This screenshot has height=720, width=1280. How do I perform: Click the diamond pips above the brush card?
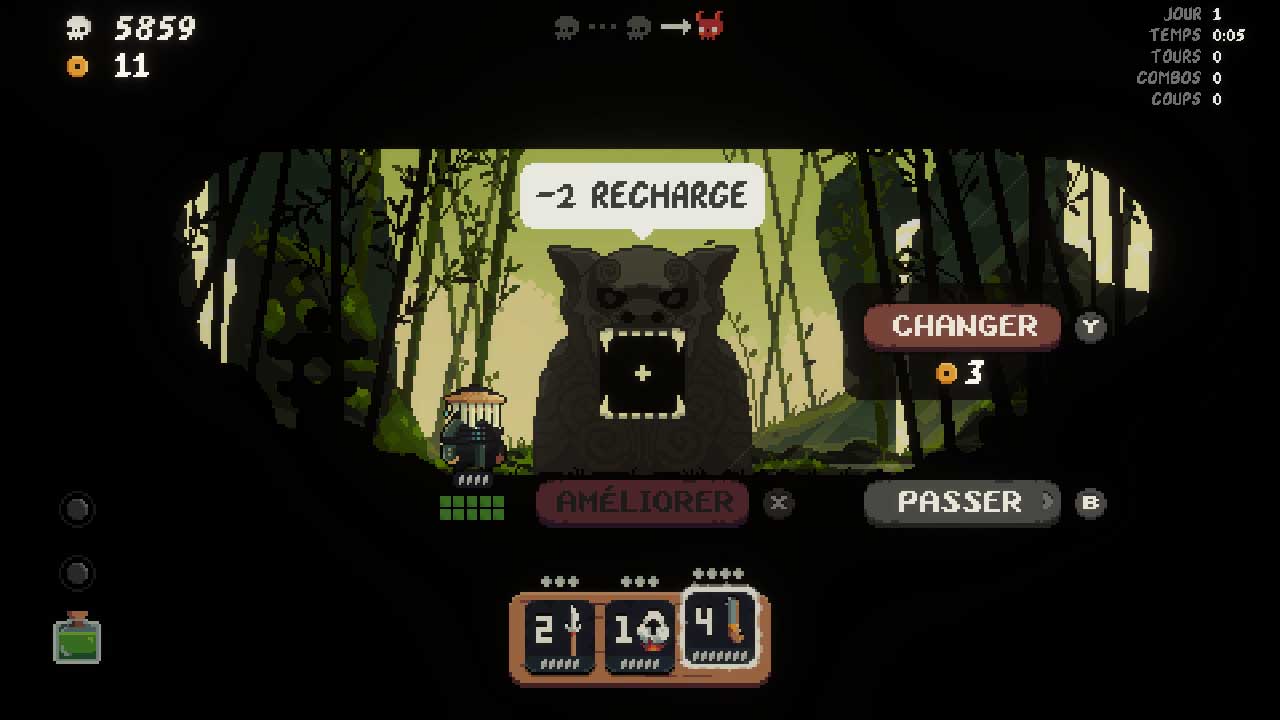point(716,574)
